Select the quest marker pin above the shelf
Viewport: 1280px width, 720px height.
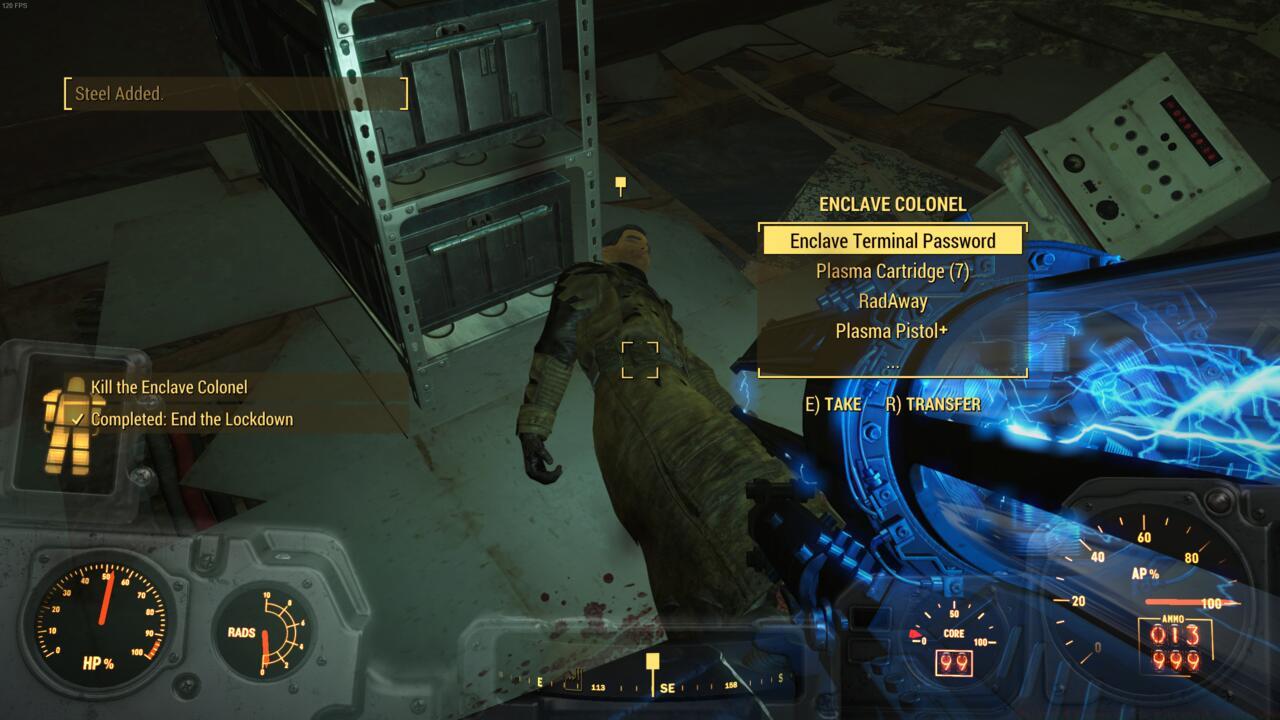(x=621, y=183)
